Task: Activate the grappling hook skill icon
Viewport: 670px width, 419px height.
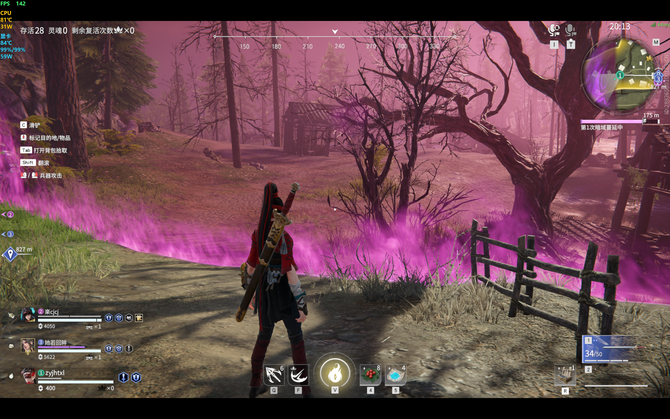Action: (273, 375)
